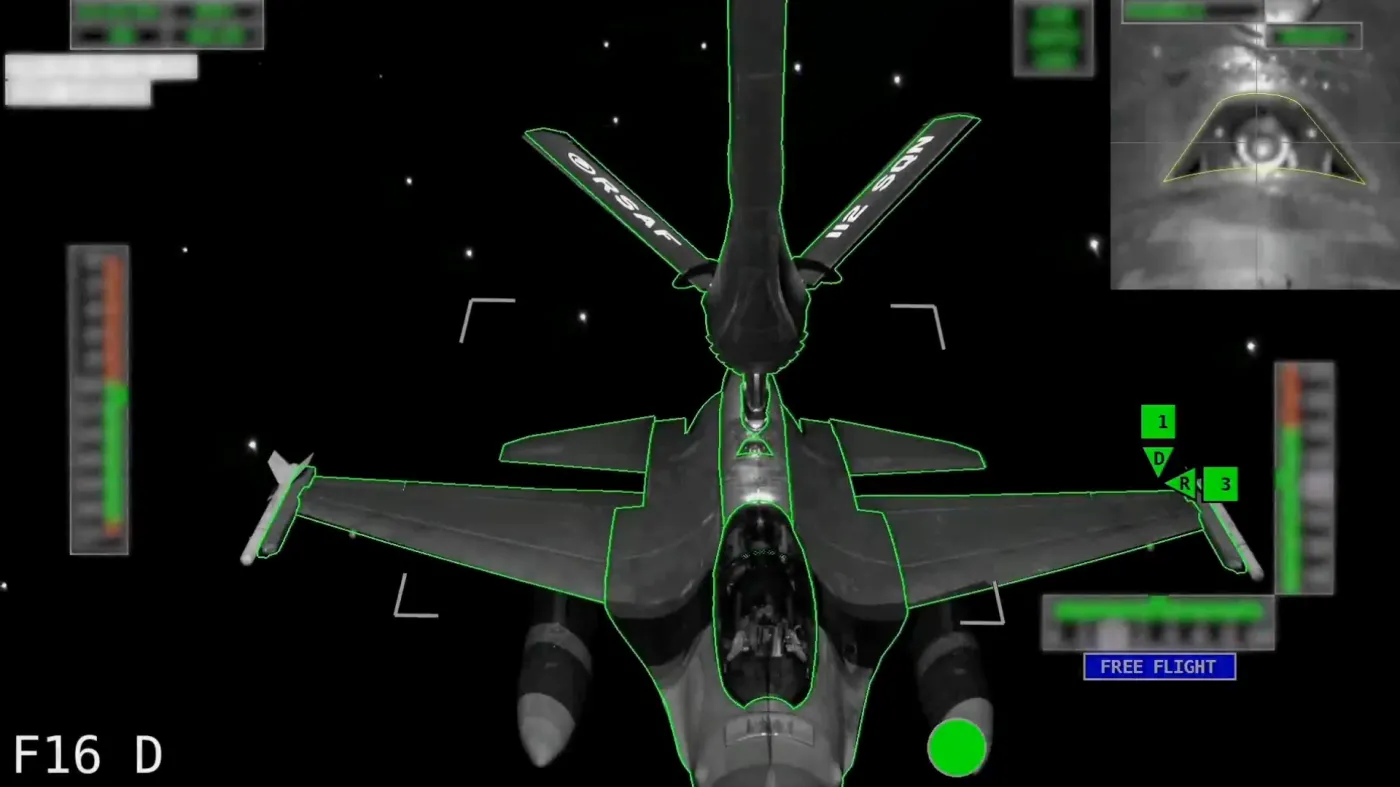
Task: Select the D disconnect triangle indicator
Action: (x=1158, y=460)
